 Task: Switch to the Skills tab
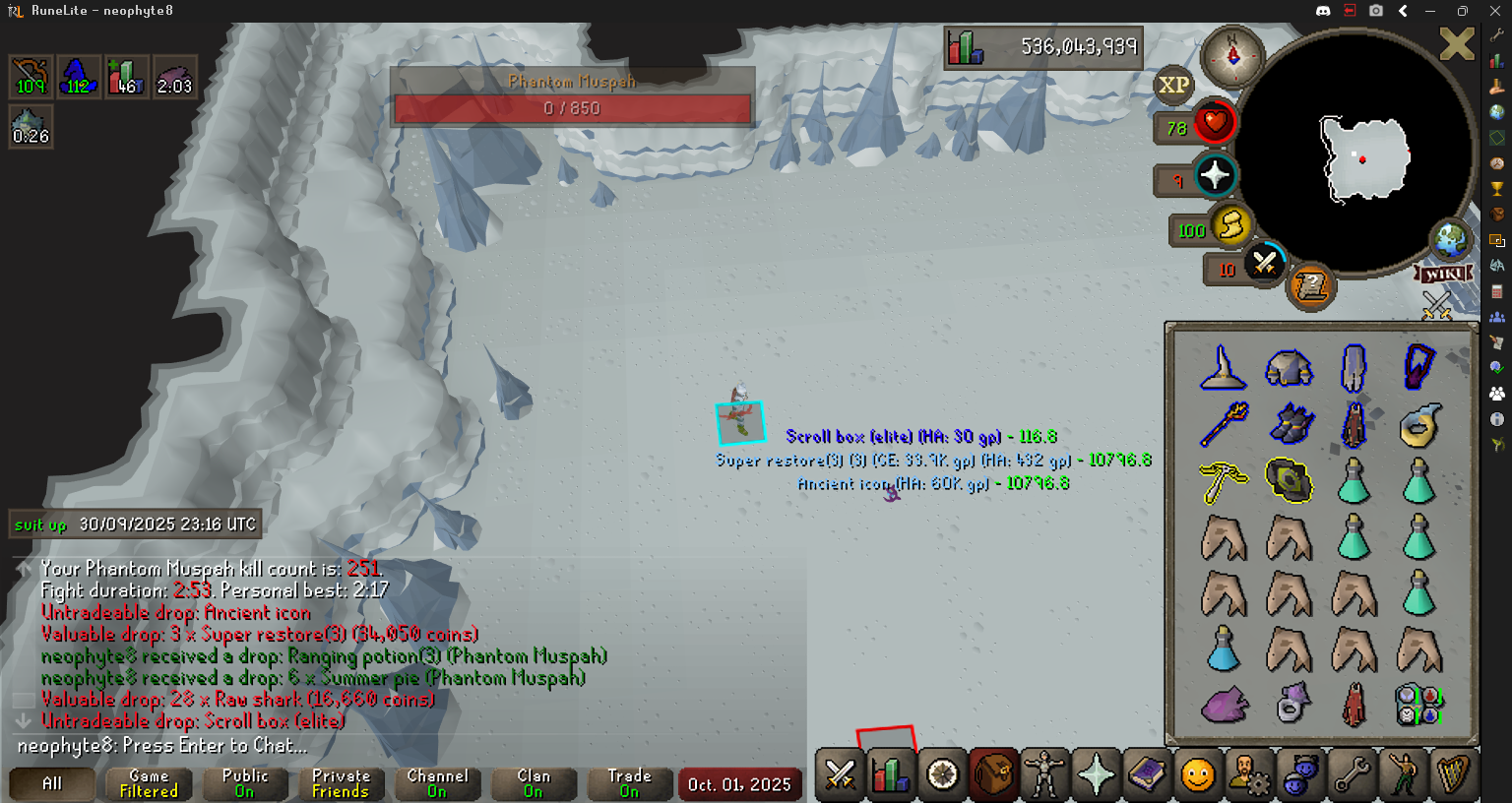(x=891, y=775)
